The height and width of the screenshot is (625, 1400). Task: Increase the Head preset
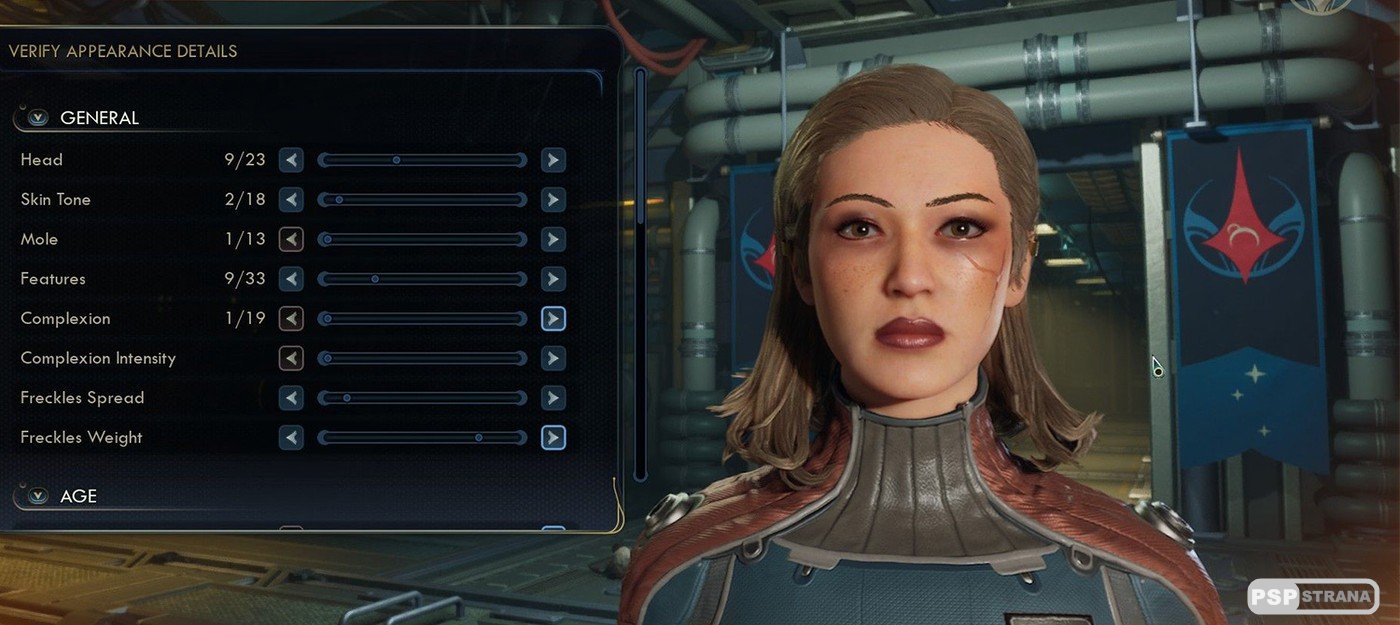[553, 160]
